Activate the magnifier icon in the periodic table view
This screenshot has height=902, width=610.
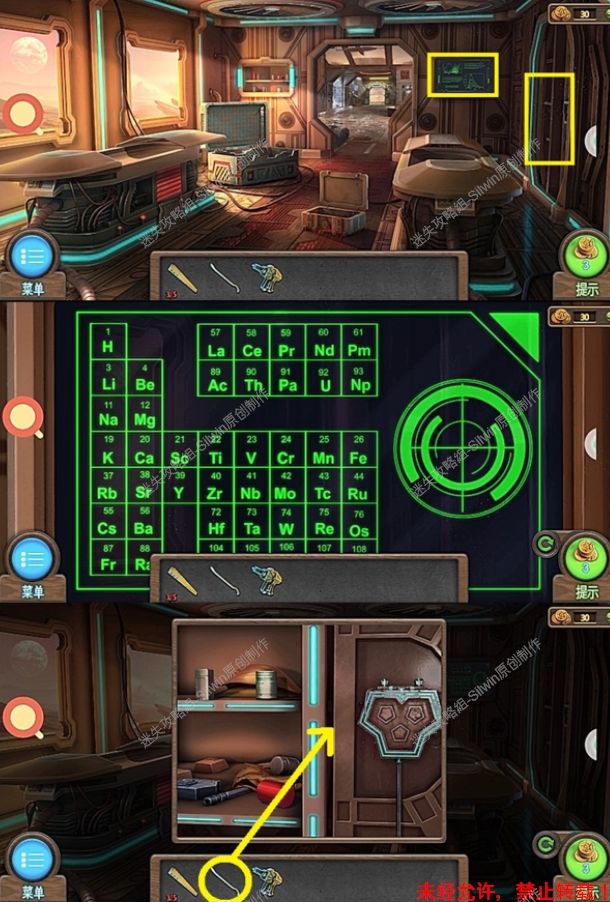pyautogui.click(x=22, y=416)
